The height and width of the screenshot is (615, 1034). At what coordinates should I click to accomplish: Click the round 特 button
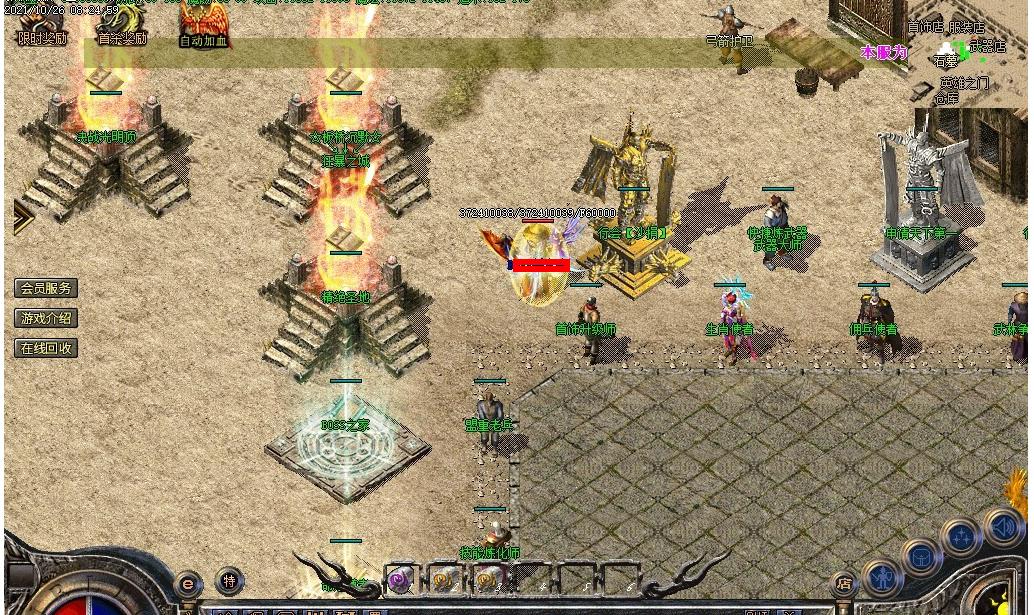coord(229,580)
